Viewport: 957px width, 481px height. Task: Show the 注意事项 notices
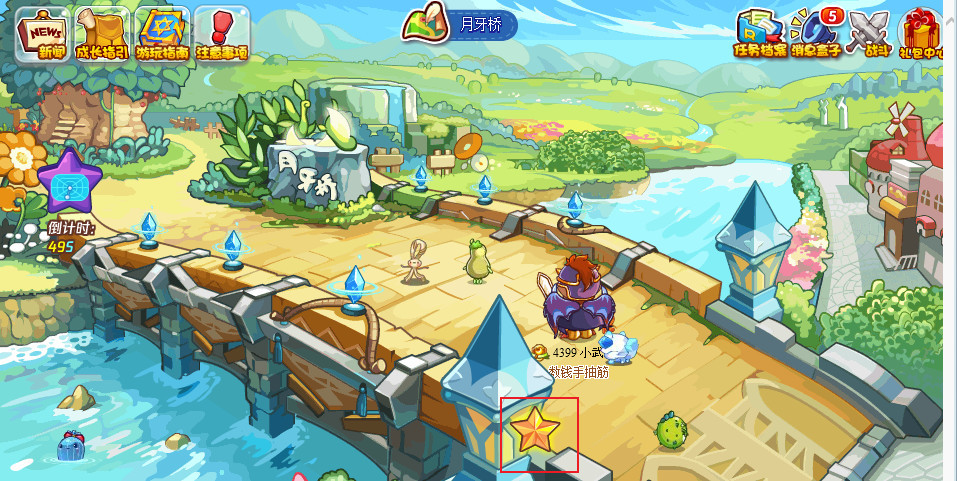(221, 33)
